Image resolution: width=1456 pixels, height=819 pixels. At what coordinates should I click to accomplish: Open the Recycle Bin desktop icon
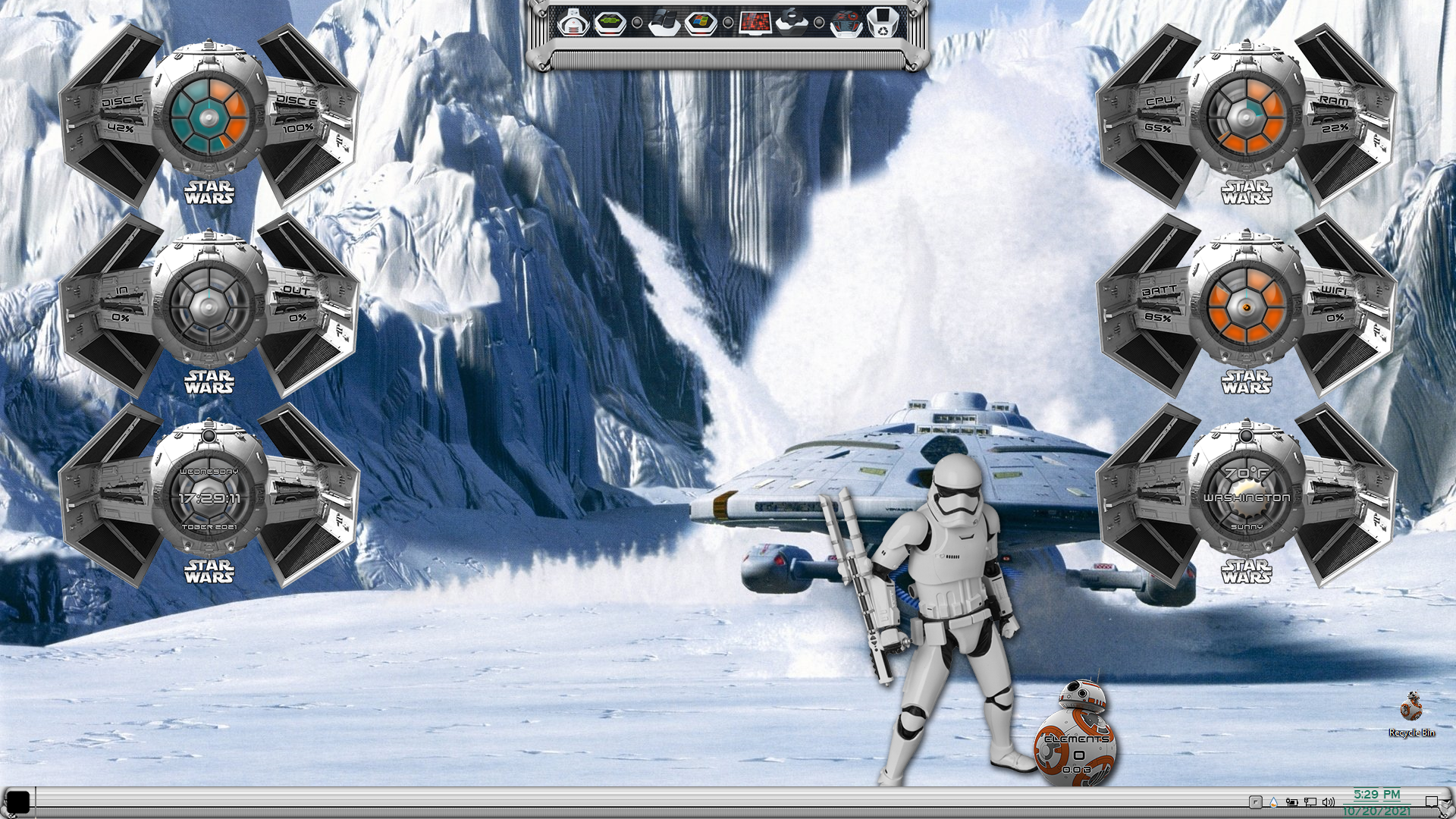1411,714
